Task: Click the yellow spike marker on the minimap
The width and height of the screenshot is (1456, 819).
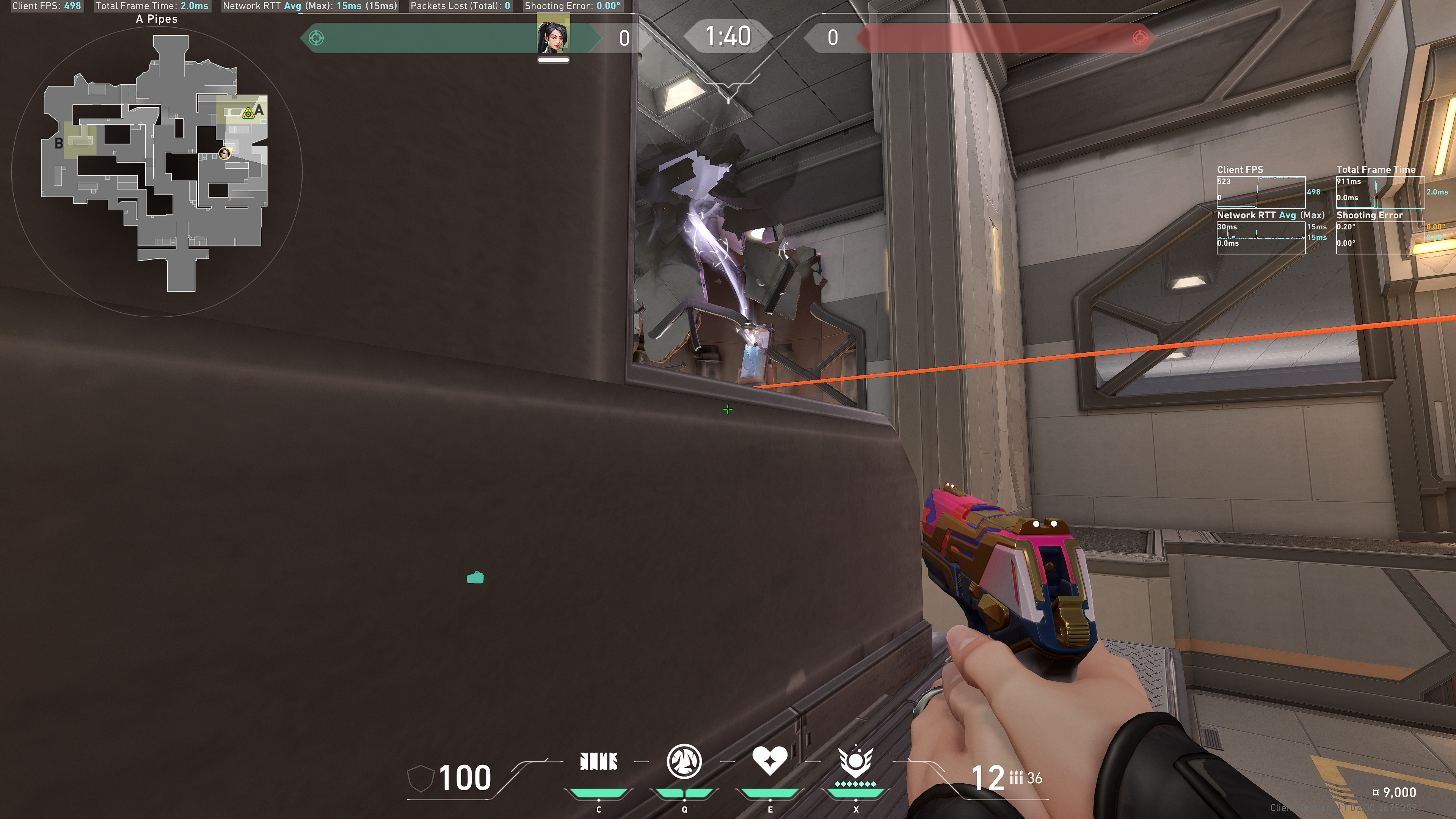Action: pyautogui.click(x=248, y=114)
